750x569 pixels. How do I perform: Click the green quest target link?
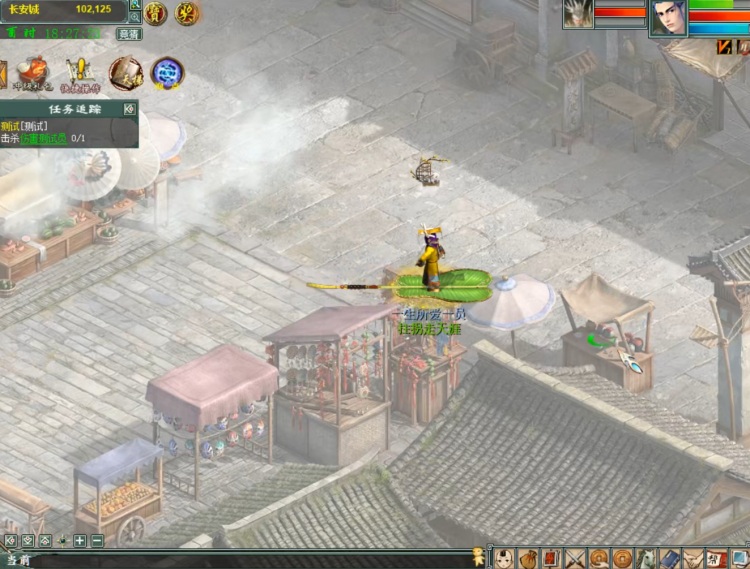(46, 138)
